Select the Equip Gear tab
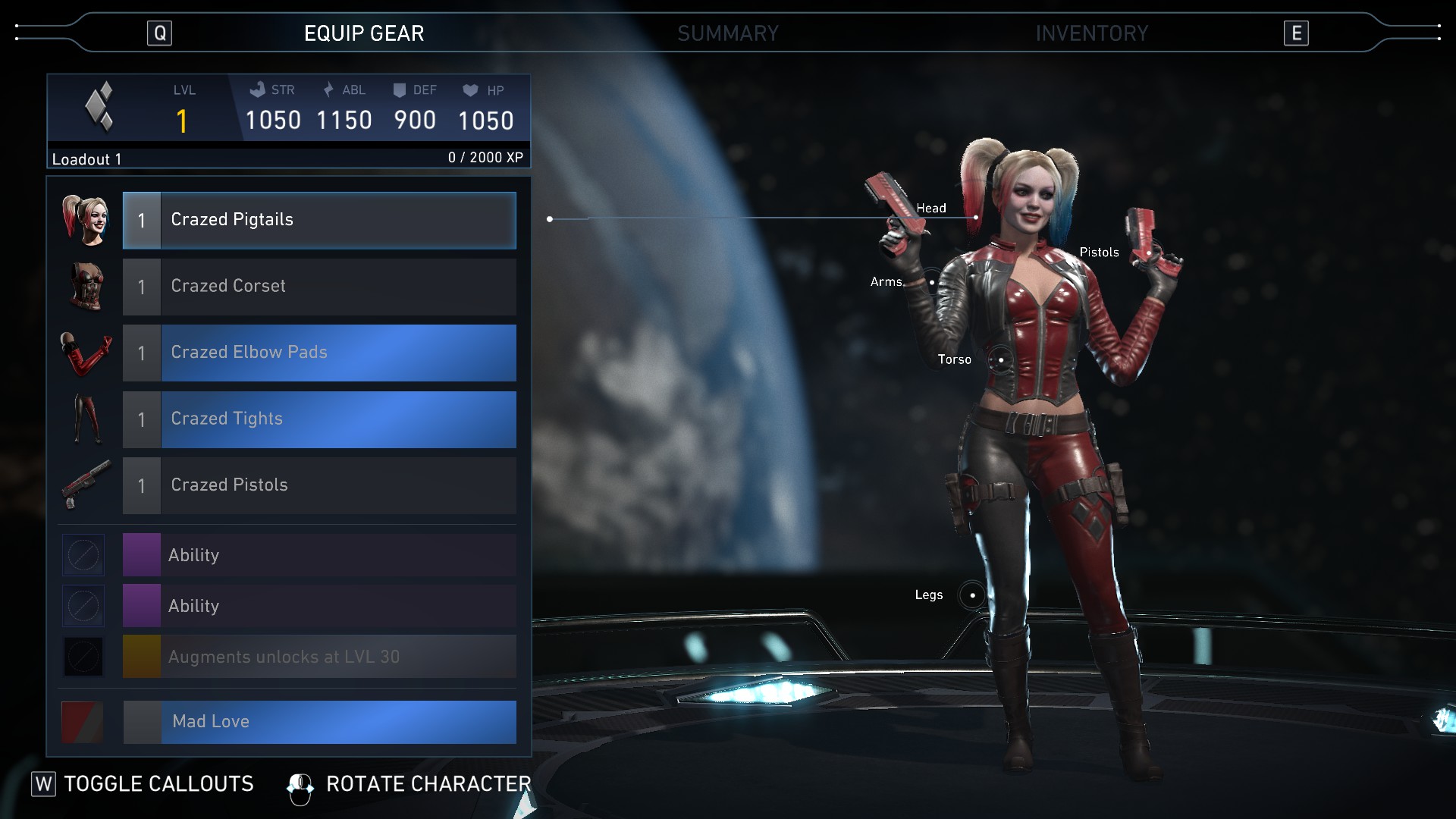Screen dimensions: 1456x819 coord(364,33)
